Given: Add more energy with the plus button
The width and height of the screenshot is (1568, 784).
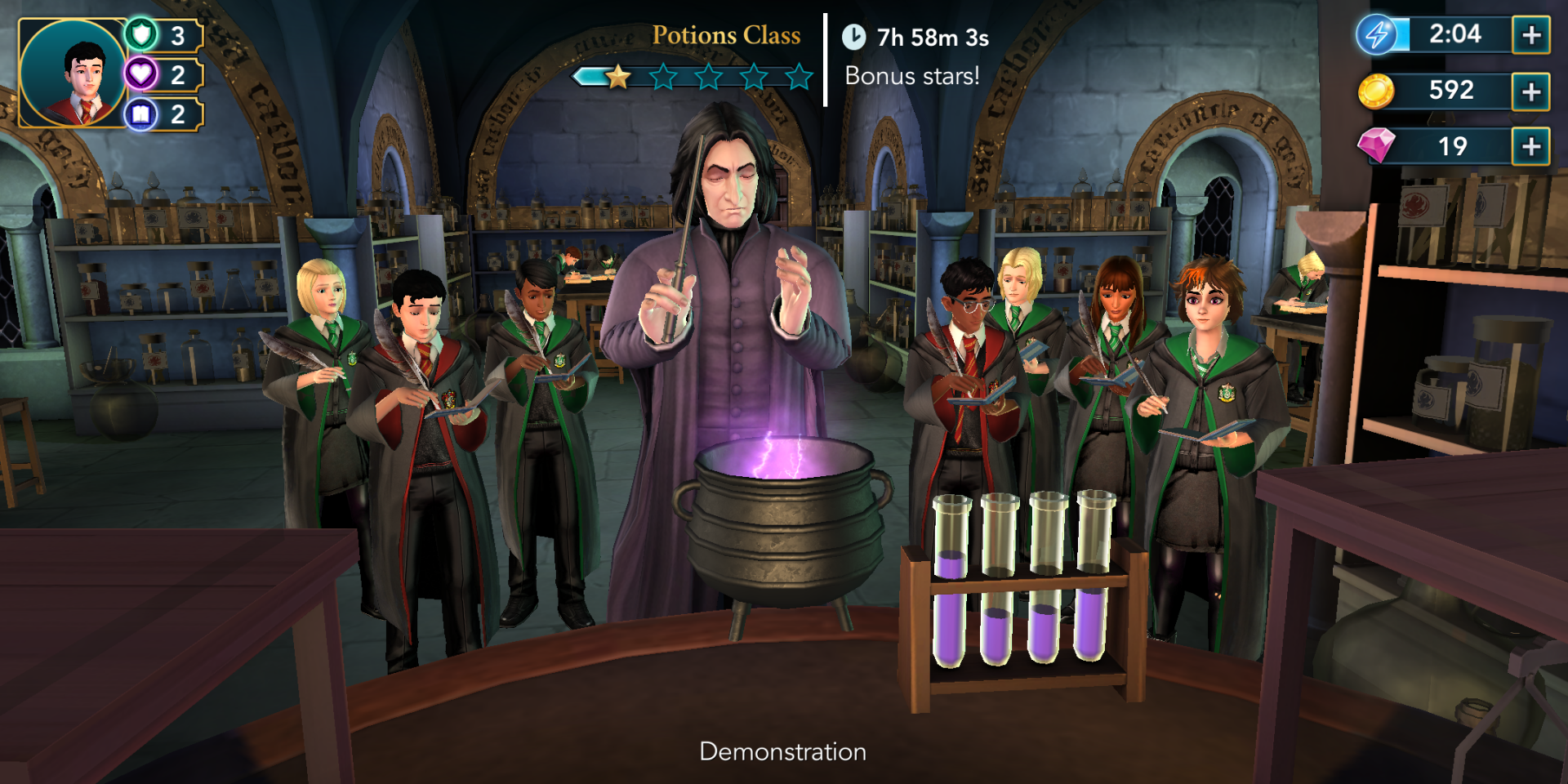Looking at the screenshot, I should click(x=1531, y=35).
